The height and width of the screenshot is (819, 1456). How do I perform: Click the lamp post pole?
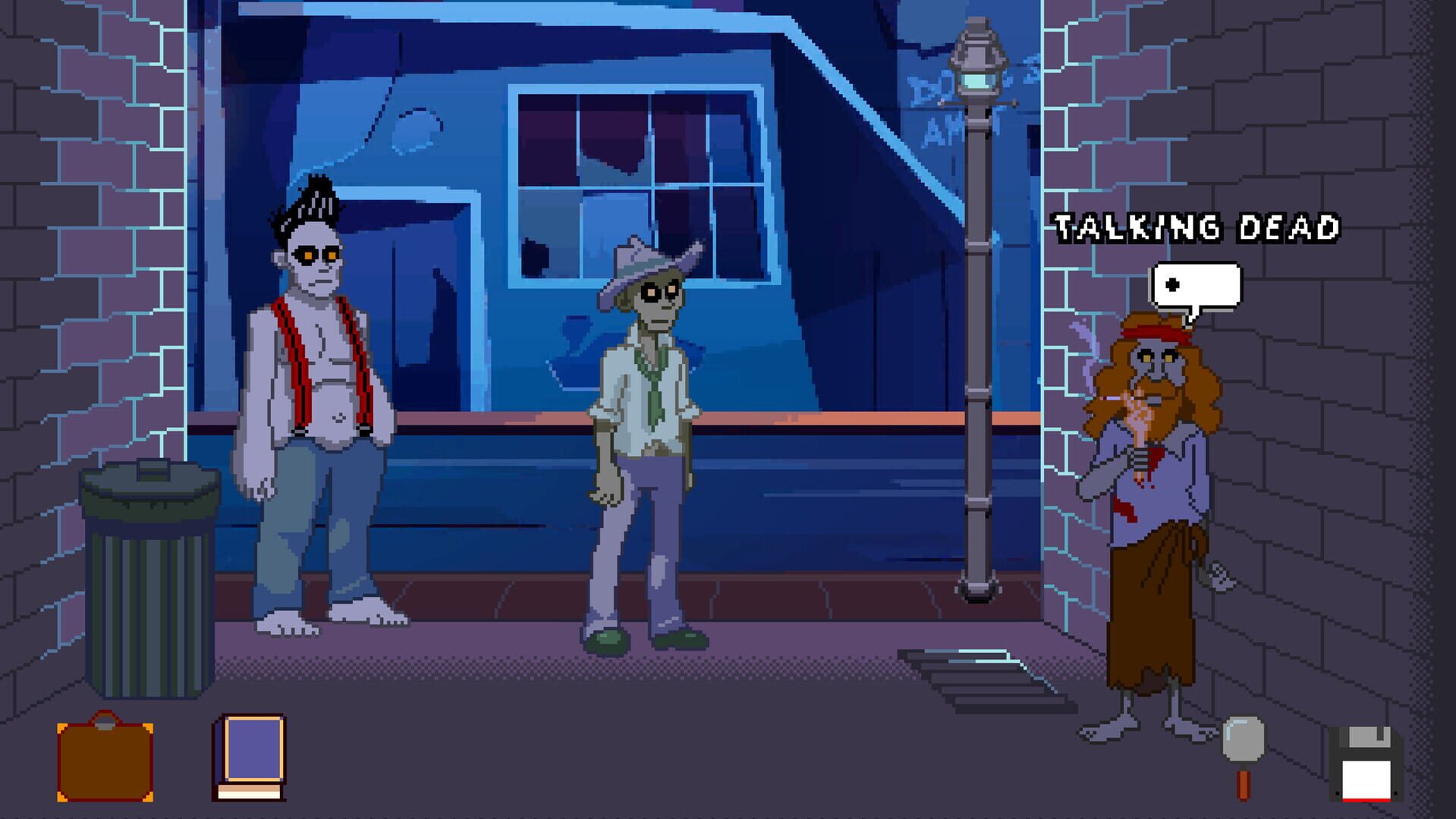(976, 379)
